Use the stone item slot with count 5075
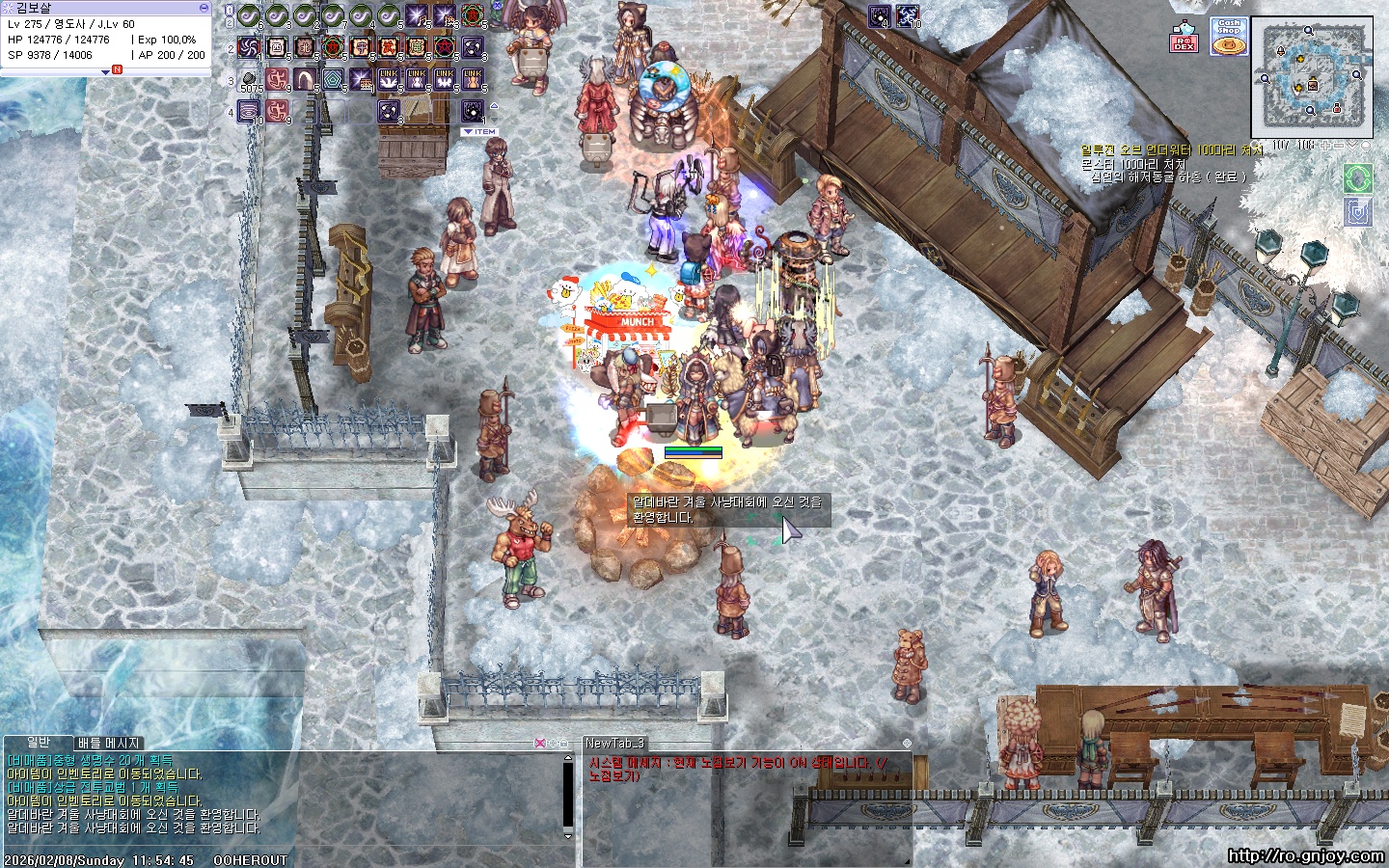This screenshot has width=1389, height=868. (249, 79)
